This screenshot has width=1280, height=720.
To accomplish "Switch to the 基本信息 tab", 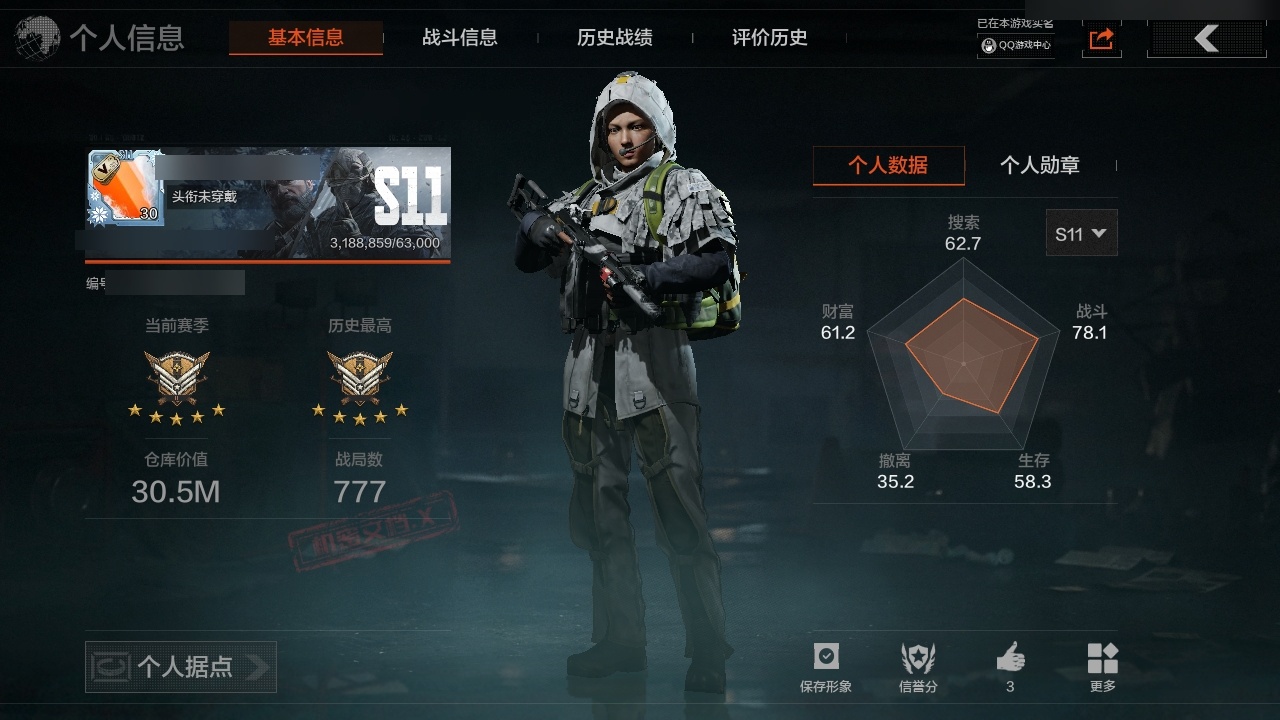I will [305, 38].
